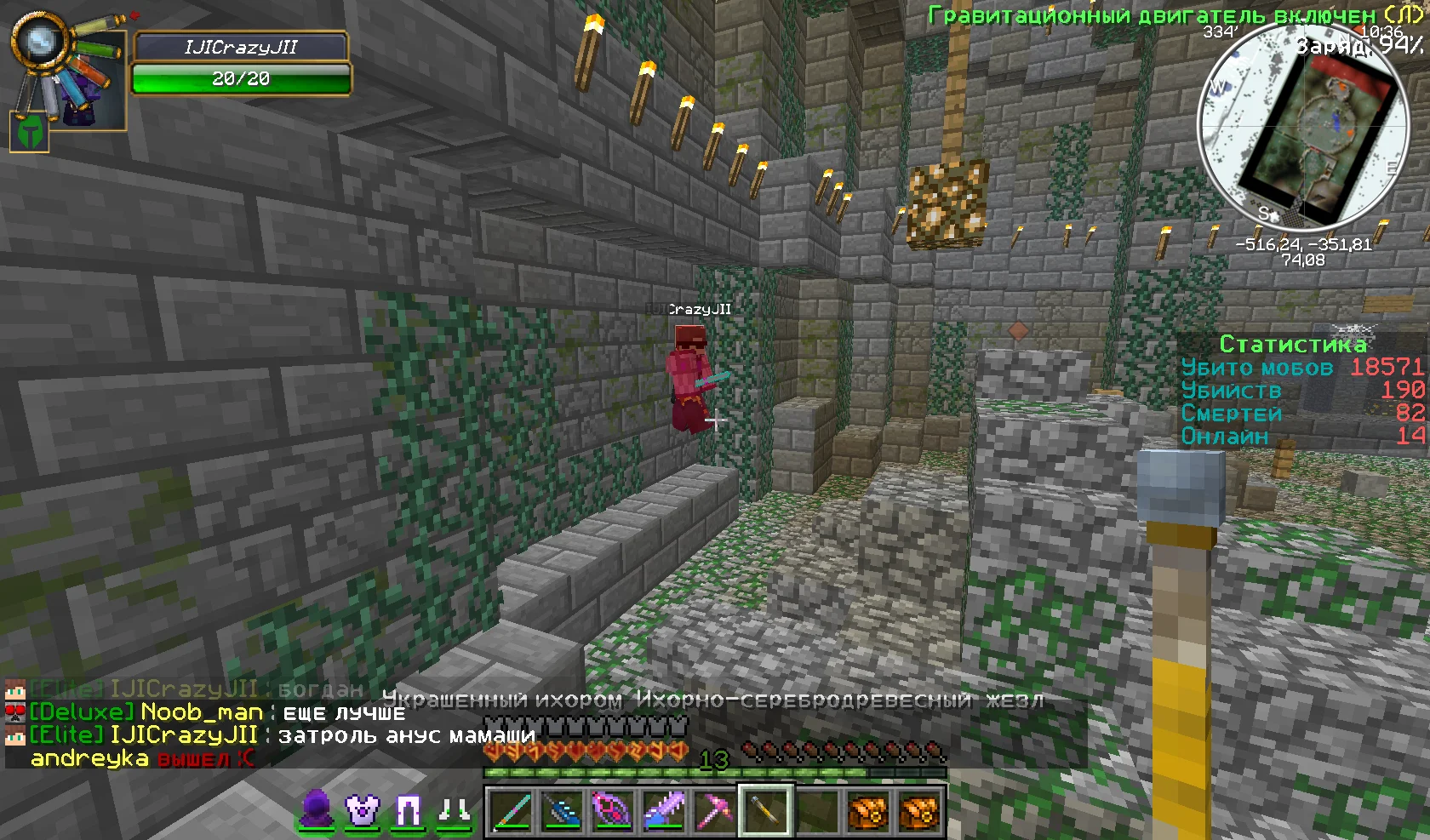The height and width of the screenshot is (840, 1430).
Task: Click the purple hood armor icon
Action: [x=316, y=809]
